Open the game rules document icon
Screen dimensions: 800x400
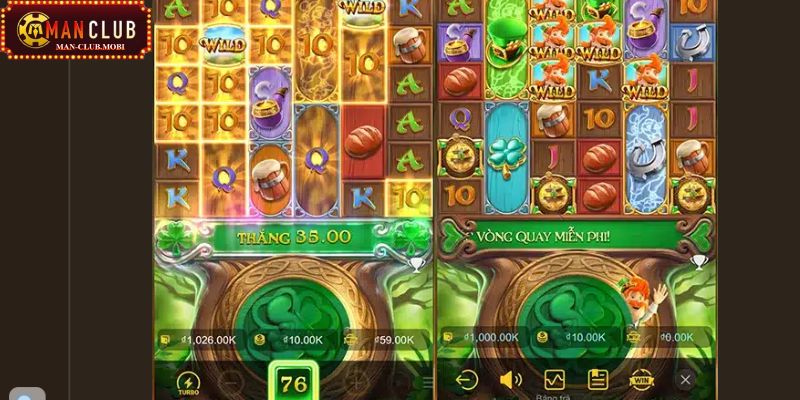pos(598,380)
